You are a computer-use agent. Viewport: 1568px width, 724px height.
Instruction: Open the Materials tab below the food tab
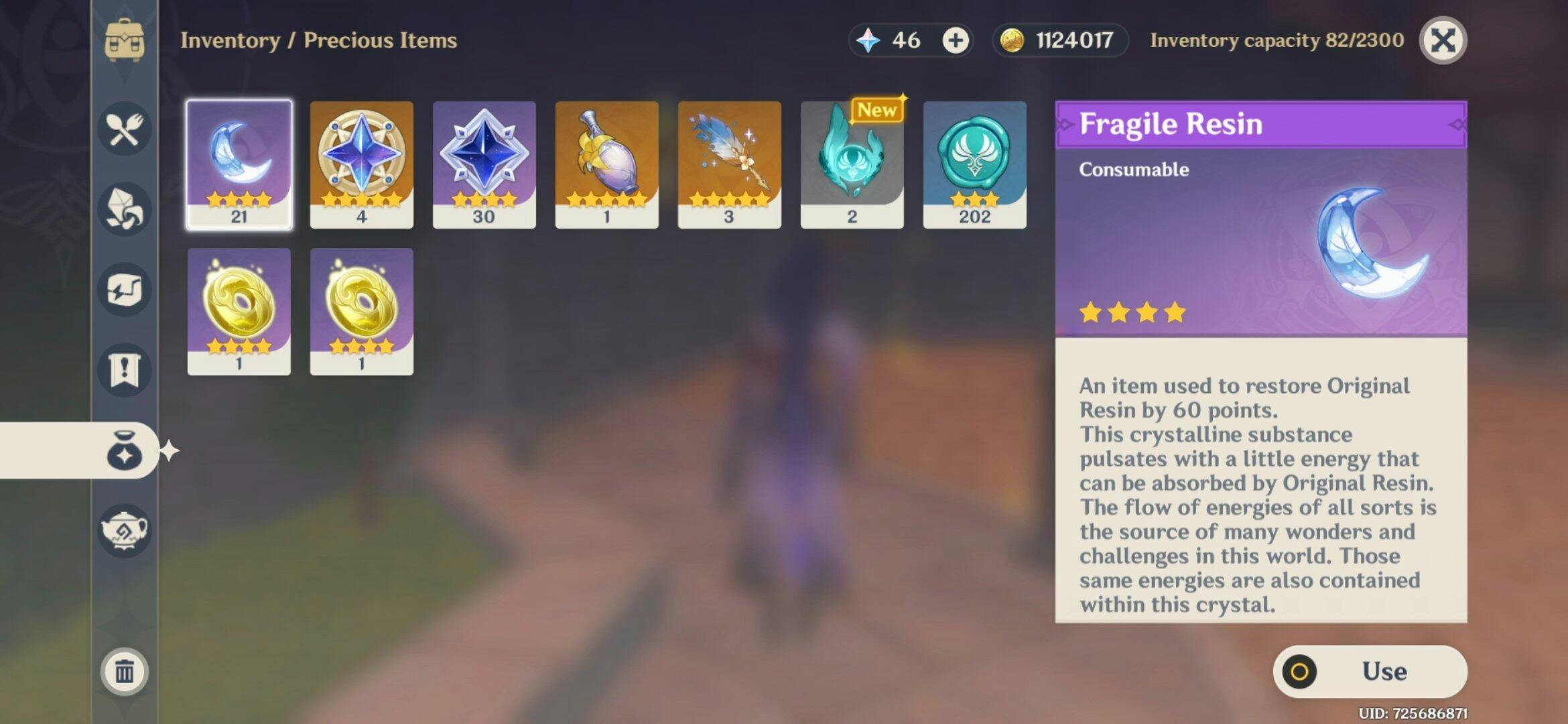click(x=125, y=209)
